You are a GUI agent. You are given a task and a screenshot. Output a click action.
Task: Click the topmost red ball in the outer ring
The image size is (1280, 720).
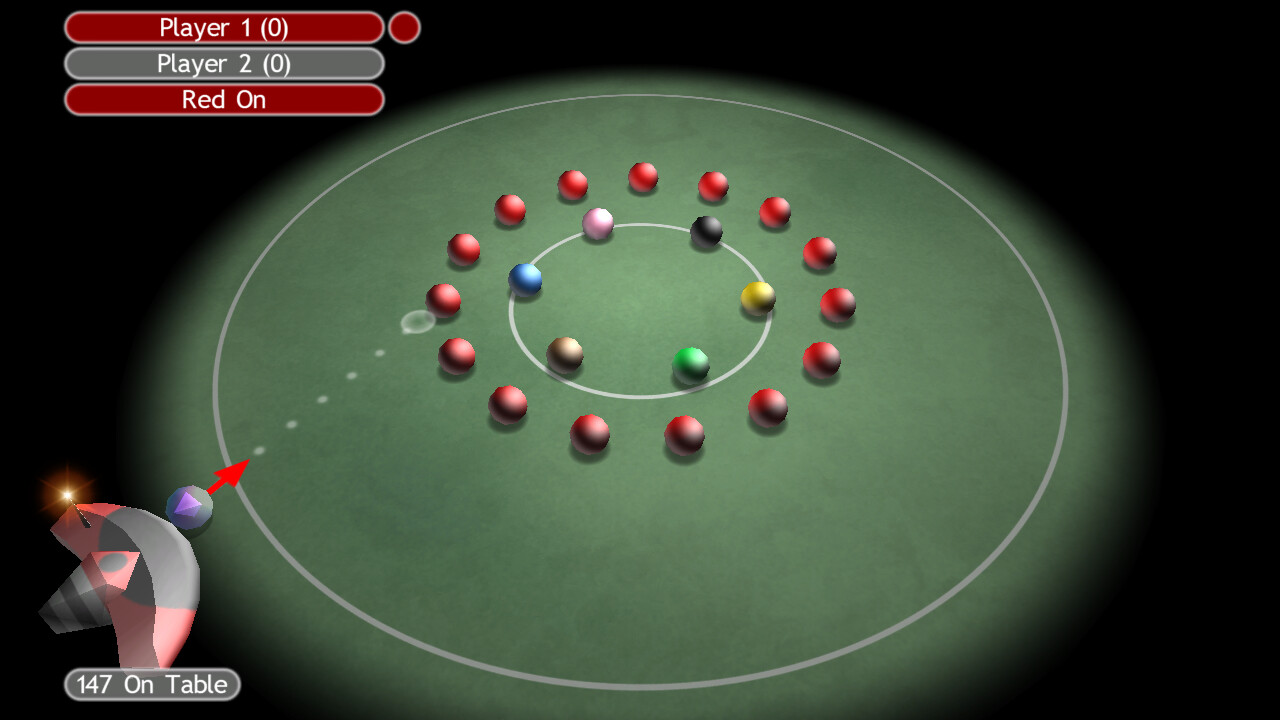tap(643, 175)
